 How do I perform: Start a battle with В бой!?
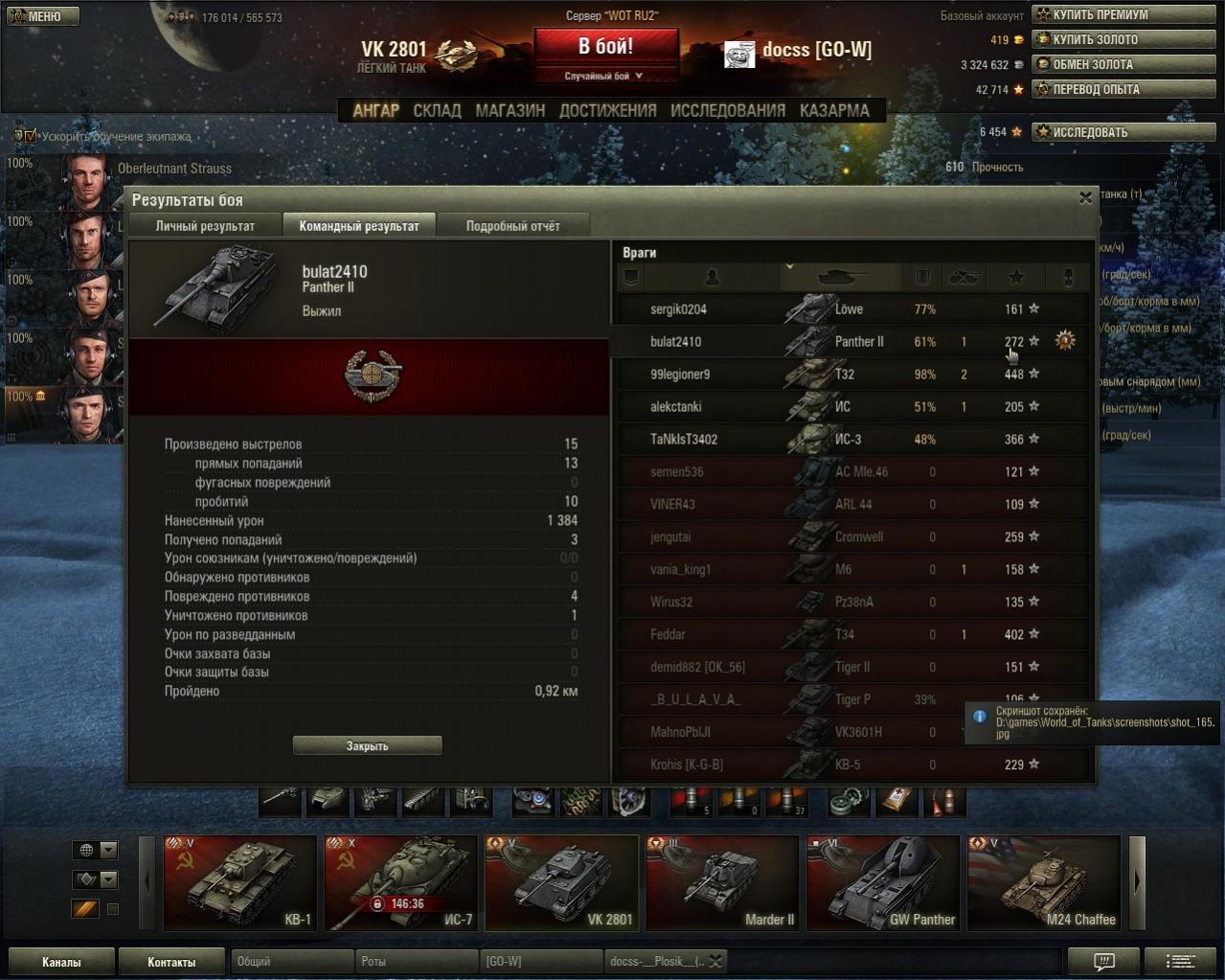(x=605, y=46)
